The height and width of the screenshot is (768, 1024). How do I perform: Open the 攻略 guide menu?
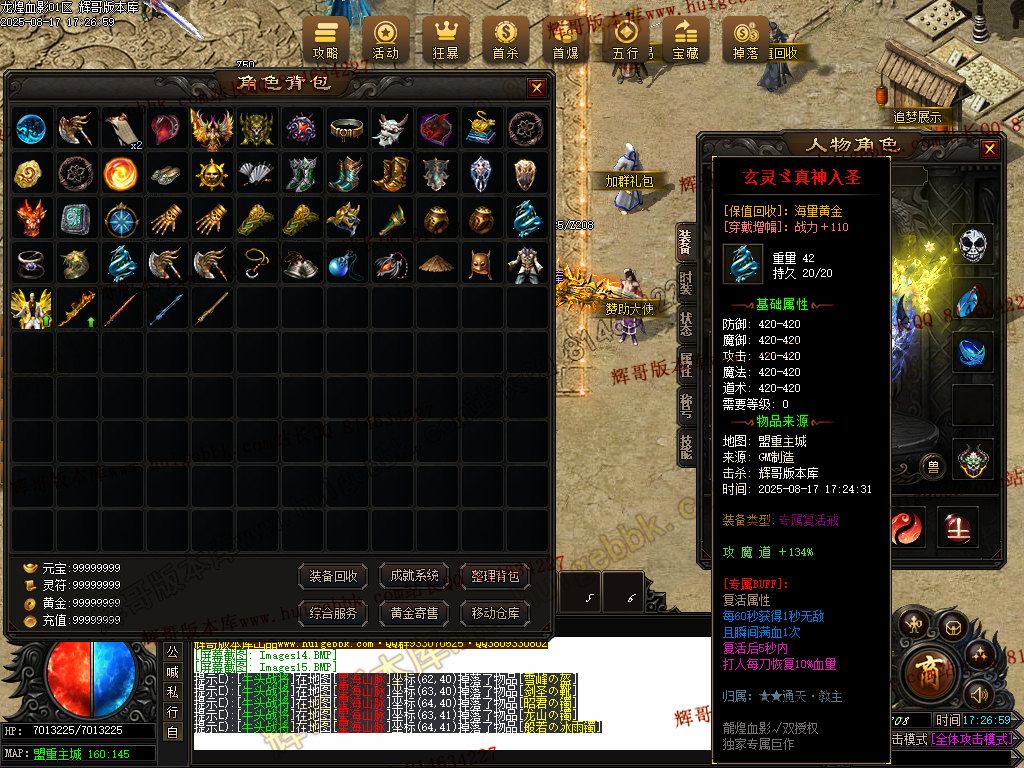(x=326, y=37)
